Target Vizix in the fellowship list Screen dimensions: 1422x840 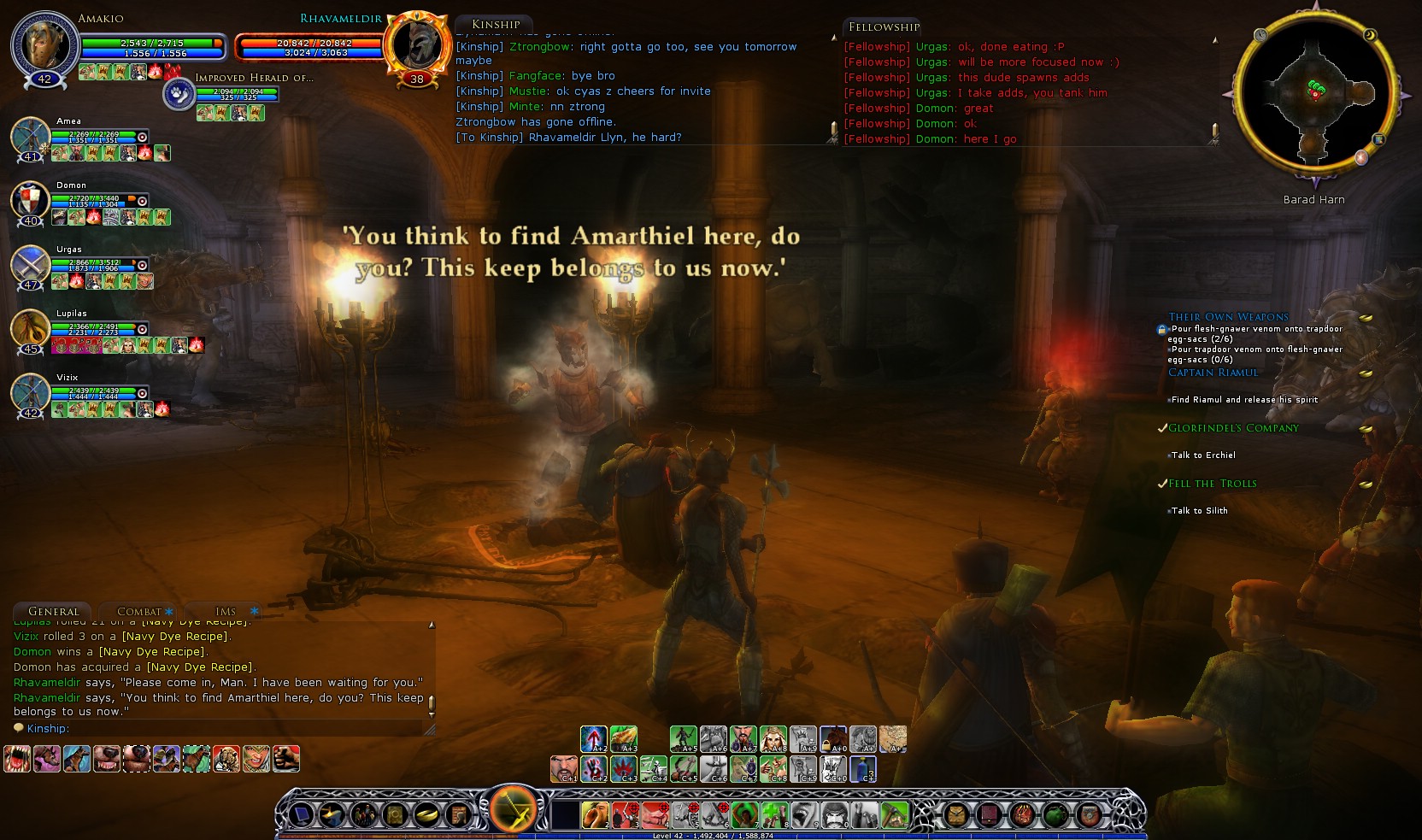point(30,394)
